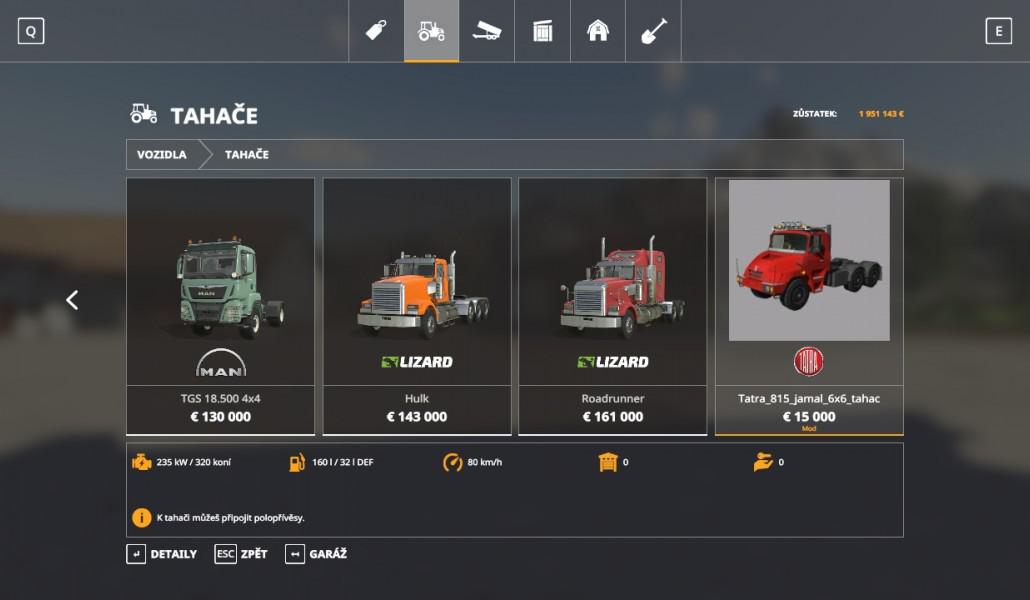
Task: Open DETAILY for the selected truck
Action: click(162, 554)
